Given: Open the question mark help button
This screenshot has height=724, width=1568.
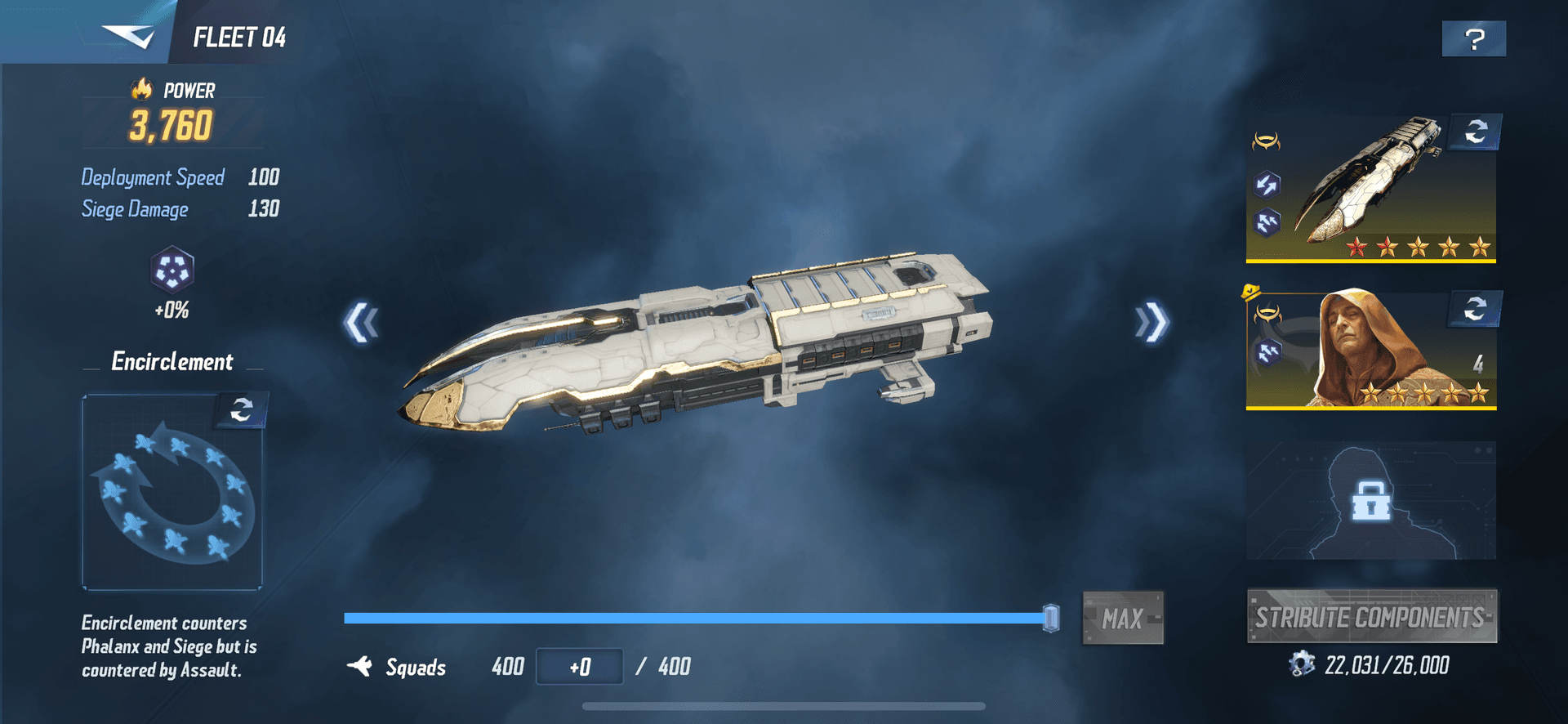Looking at the screenshot, I should coord(1474,39).
